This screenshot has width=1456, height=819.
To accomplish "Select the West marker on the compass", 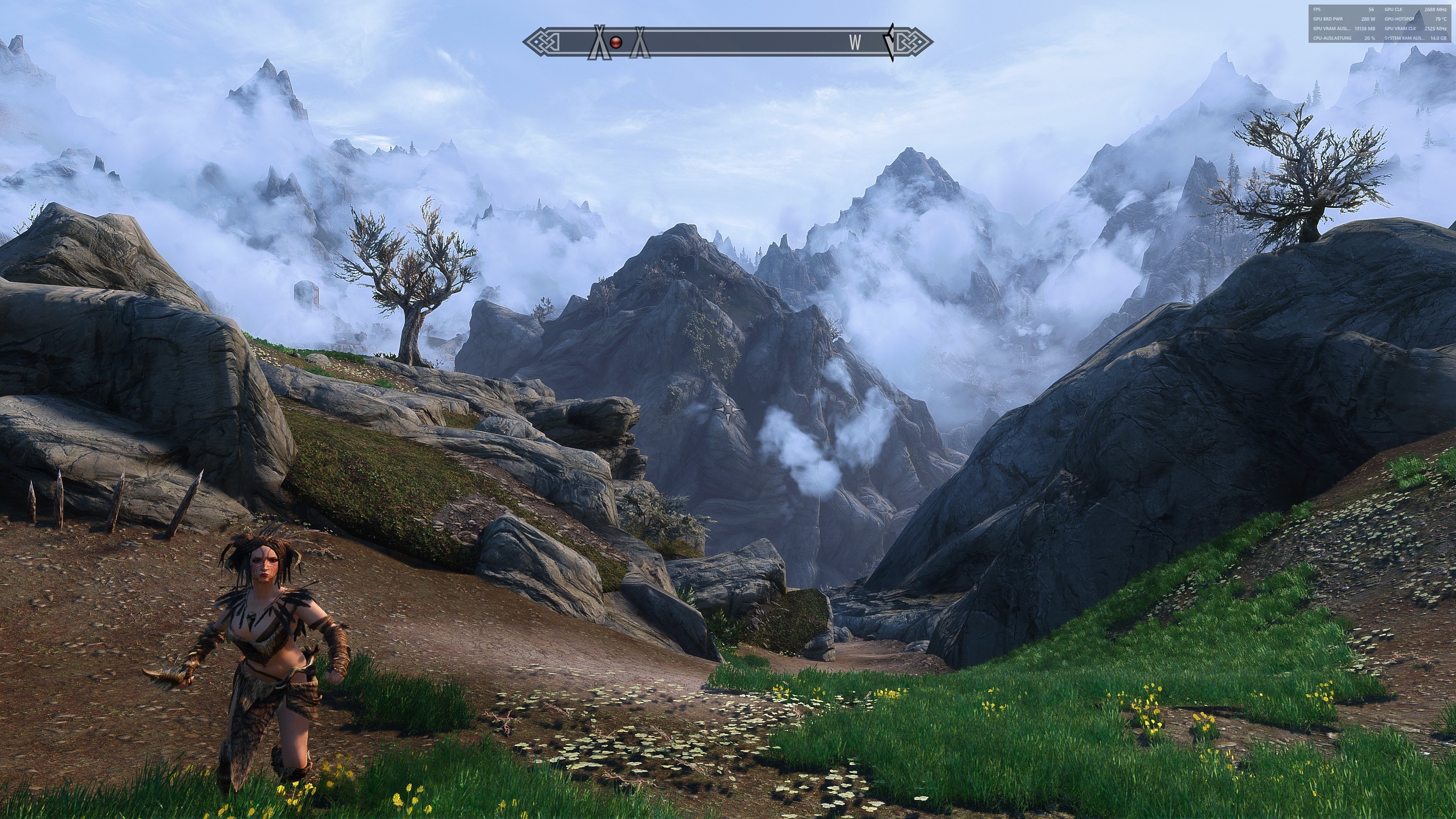I will pos(855,42).
